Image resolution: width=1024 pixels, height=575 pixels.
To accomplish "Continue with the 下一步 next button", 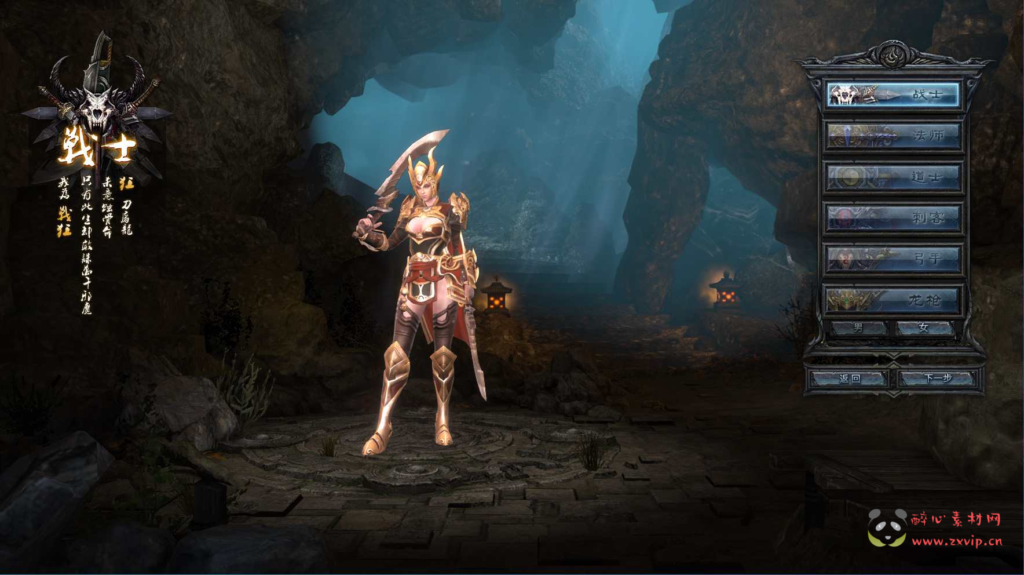I will [936, 378].
